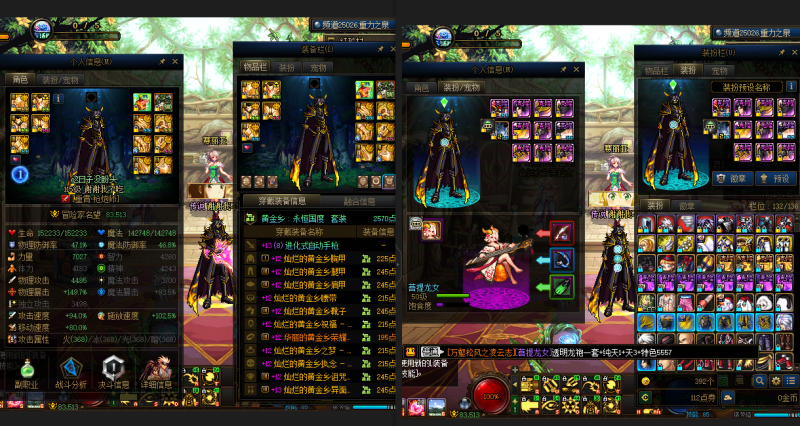Click the 徽章 emblem button under avatar preview
Screen dimensions: 800x426
pyautogui.click(x=732, y=178)
